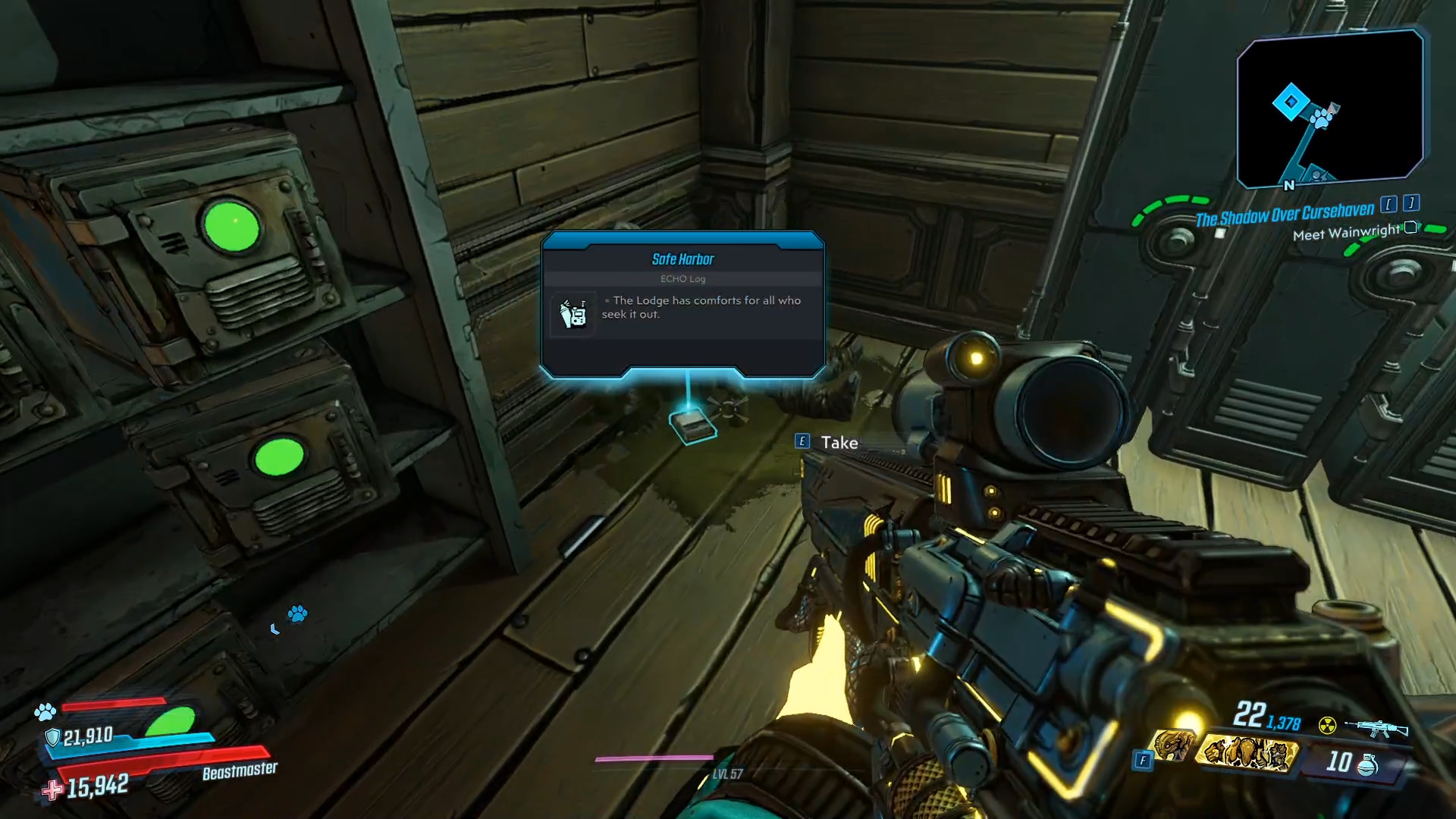1456x819 pixels.
Task: Click the left bracket icon beside mission title
Action: [1390, 206]
